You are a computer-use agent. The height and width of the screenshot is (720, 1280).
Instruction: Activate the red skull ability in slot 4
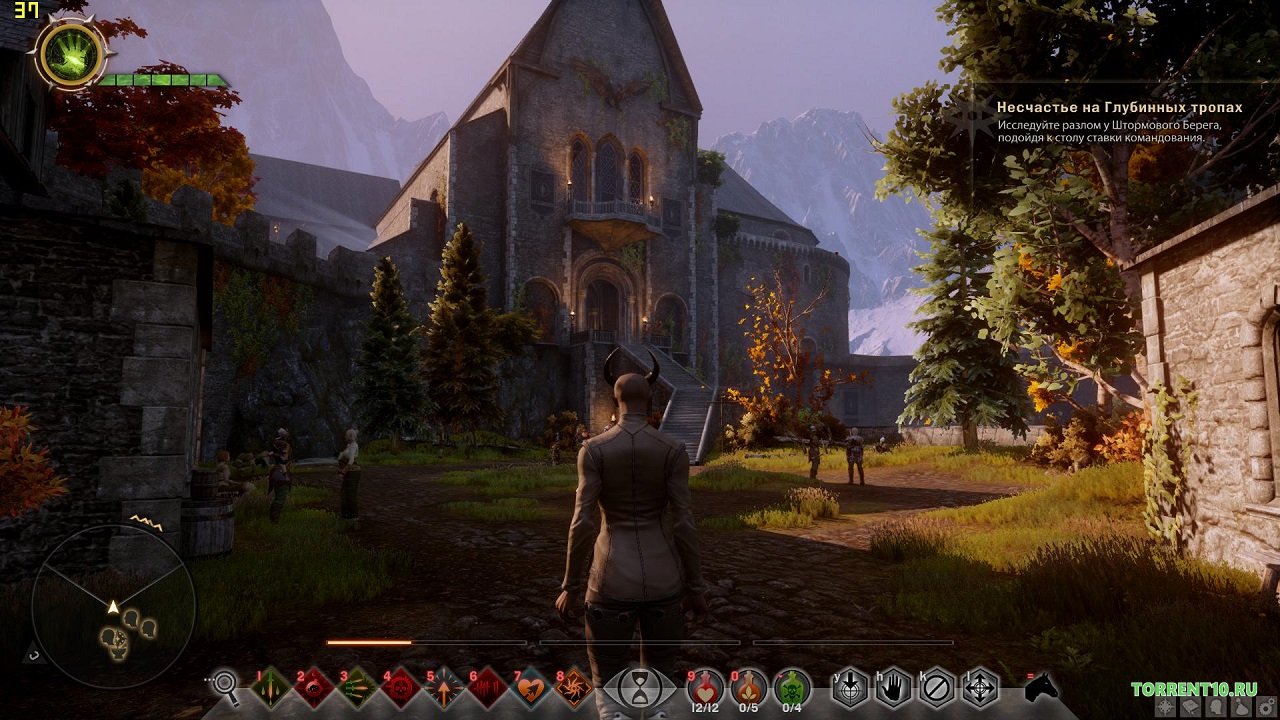pyautogui.click(x=401, y=688)
